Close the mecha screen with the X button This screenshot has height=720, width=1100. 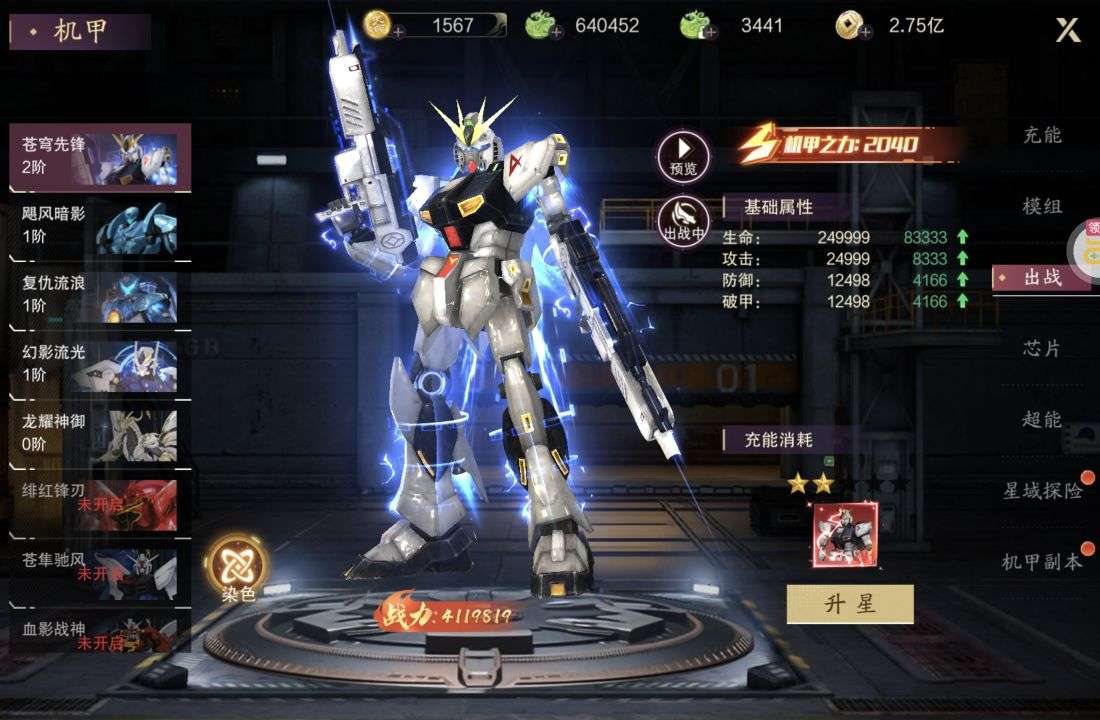[1068, 30]
